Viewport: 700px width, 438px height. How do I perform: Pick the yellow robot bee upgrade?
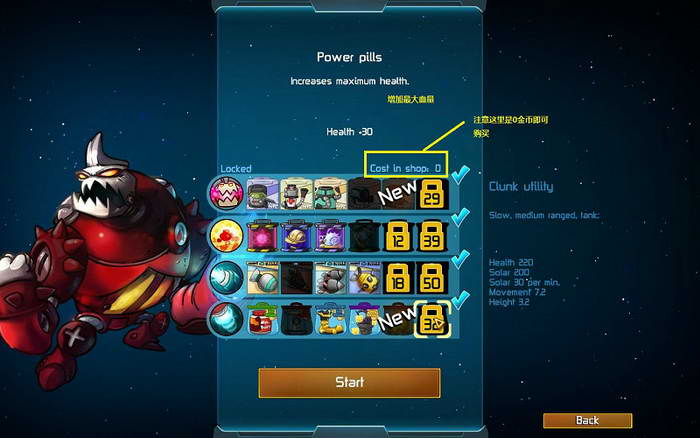point(364,277)
